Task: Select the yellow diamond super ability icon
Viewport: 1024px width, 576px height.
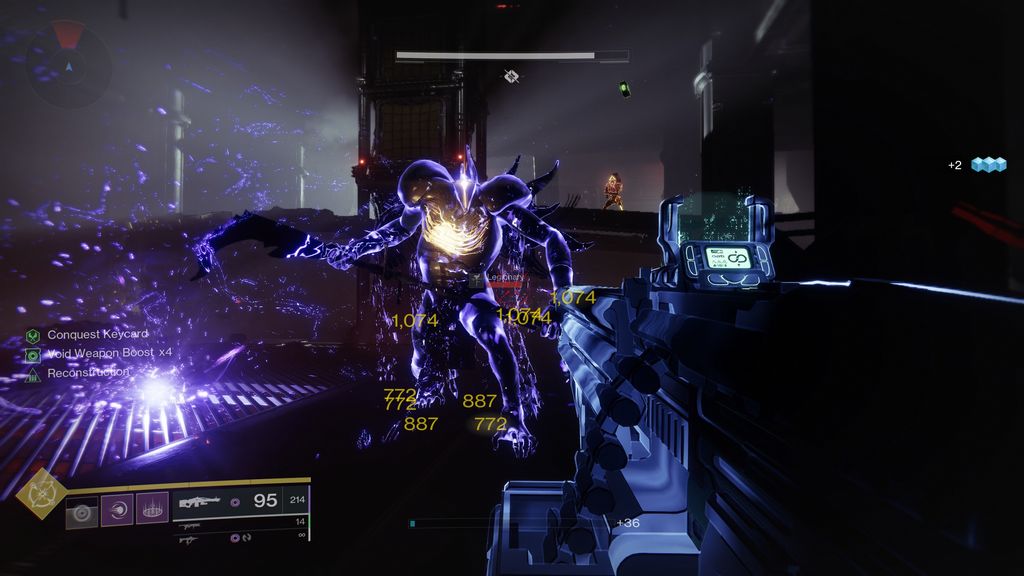Action: [41, 491]
